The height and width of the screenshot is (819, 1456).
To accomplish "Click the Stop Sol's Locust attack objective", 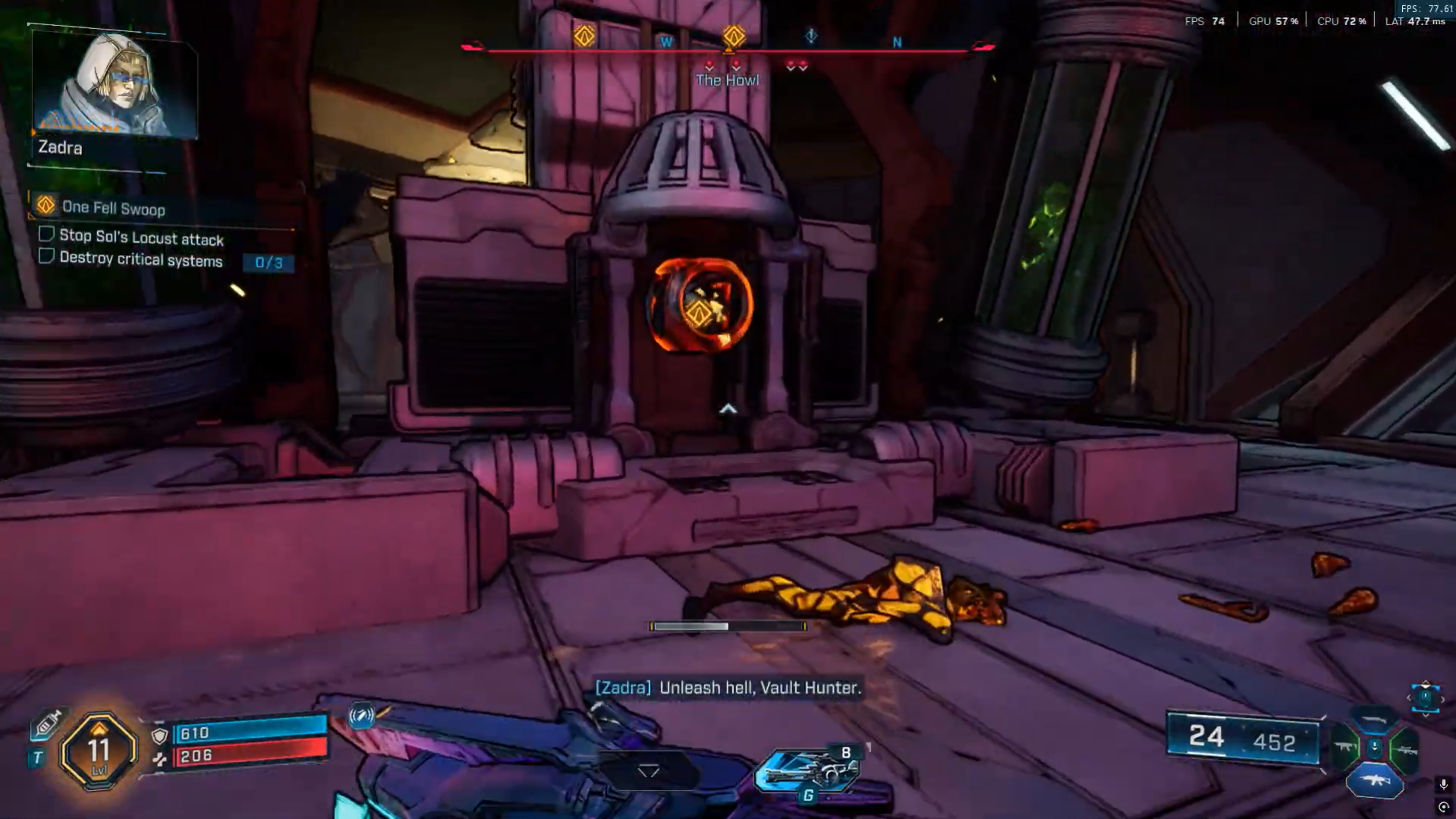I will coord(141,238).
